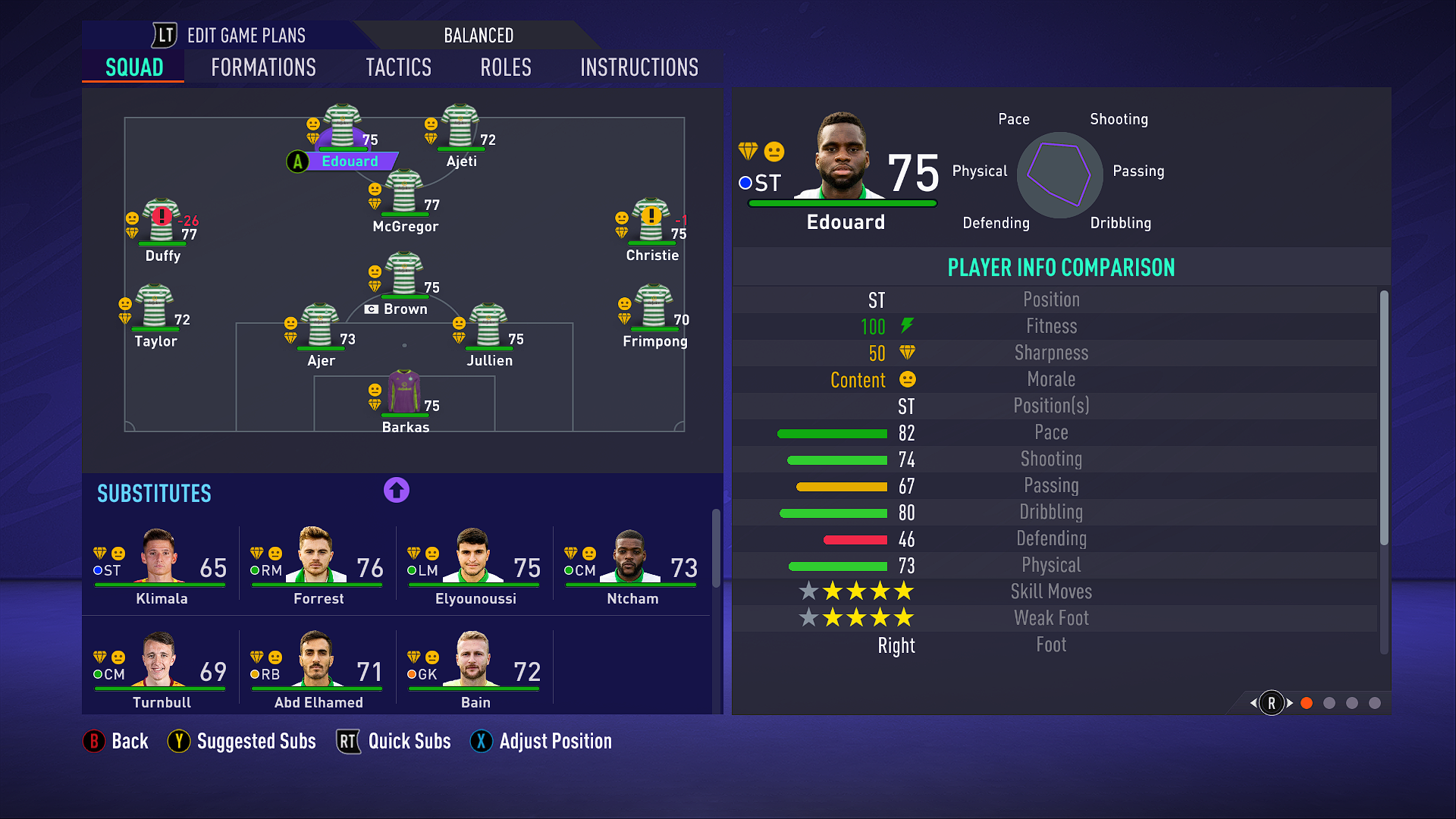Select striker Edouard on the pitch
Viewport: 1456px width, 819px height.
(343, 129)
